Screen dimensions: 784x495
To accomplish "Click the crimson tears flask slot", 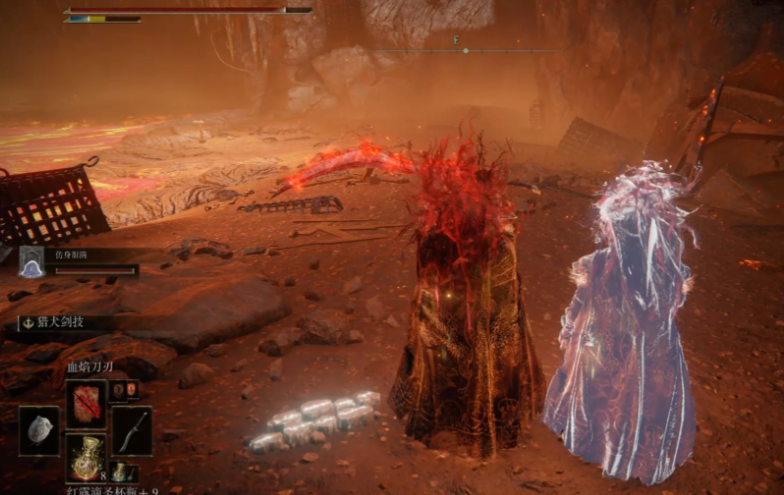I will pos(86,455).
